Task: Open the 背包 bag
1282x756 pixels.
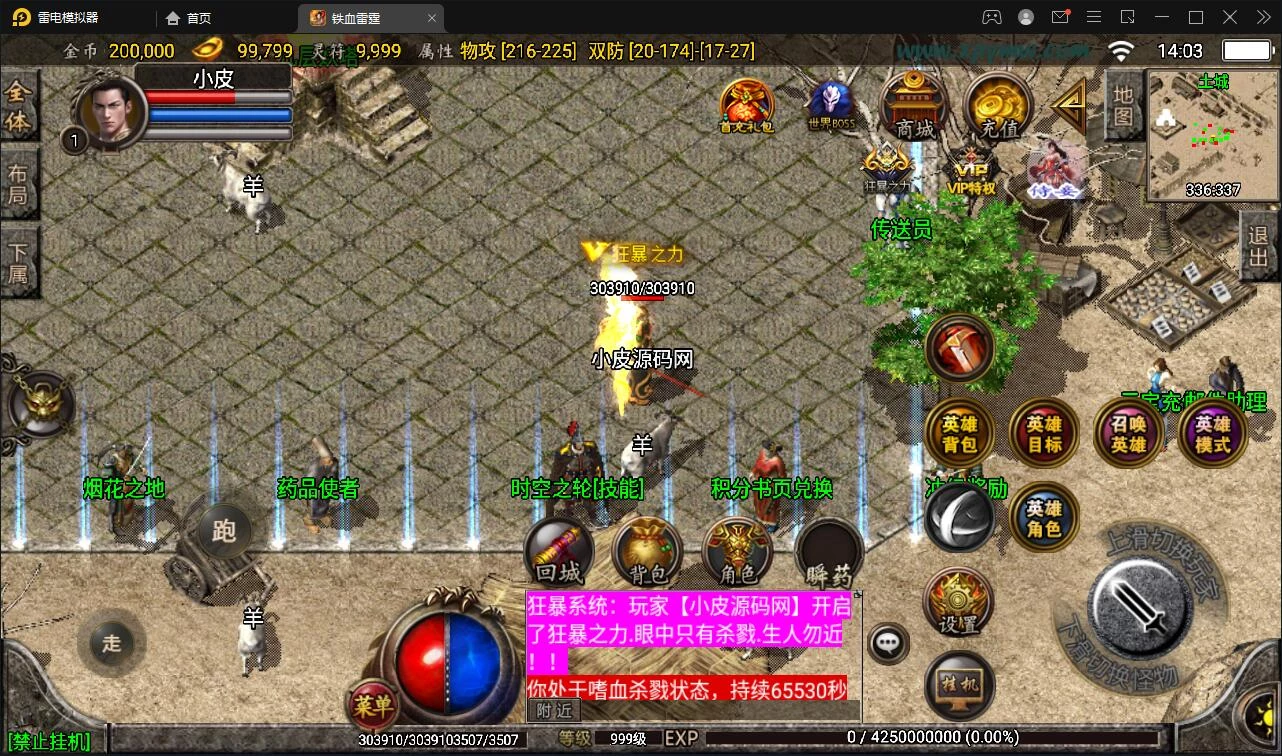Action: (x=648, y=552)
